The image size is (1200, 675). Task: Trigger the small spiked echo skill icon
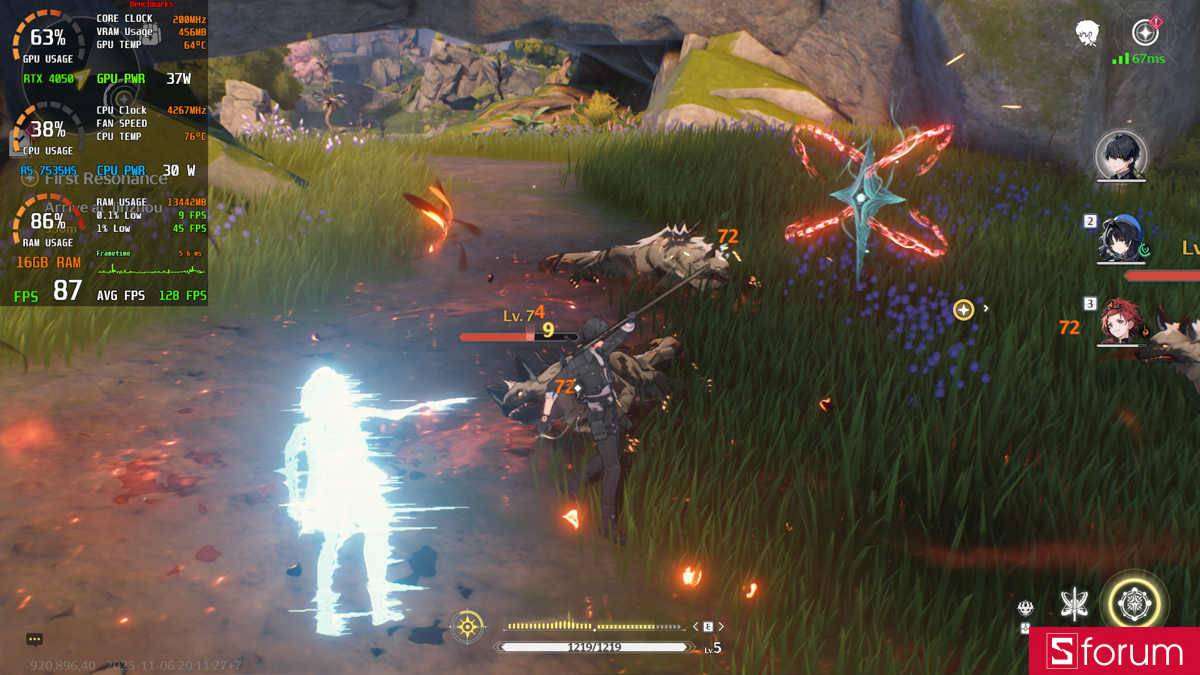[1026, 606]
